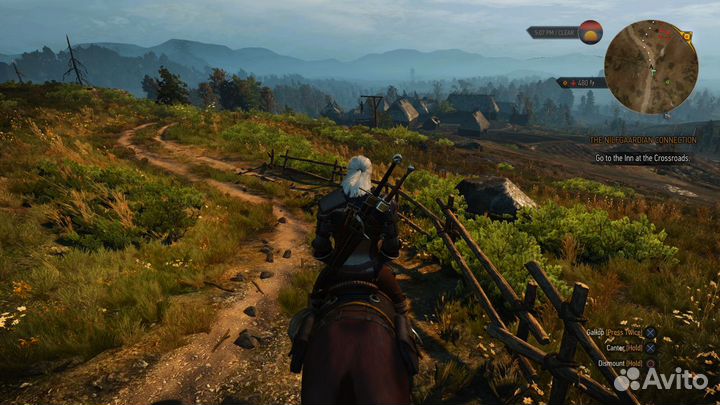The width and height of the screenshot is (720, 405).
Task: Click the Avito watermark logo
Action: point(660,379)
